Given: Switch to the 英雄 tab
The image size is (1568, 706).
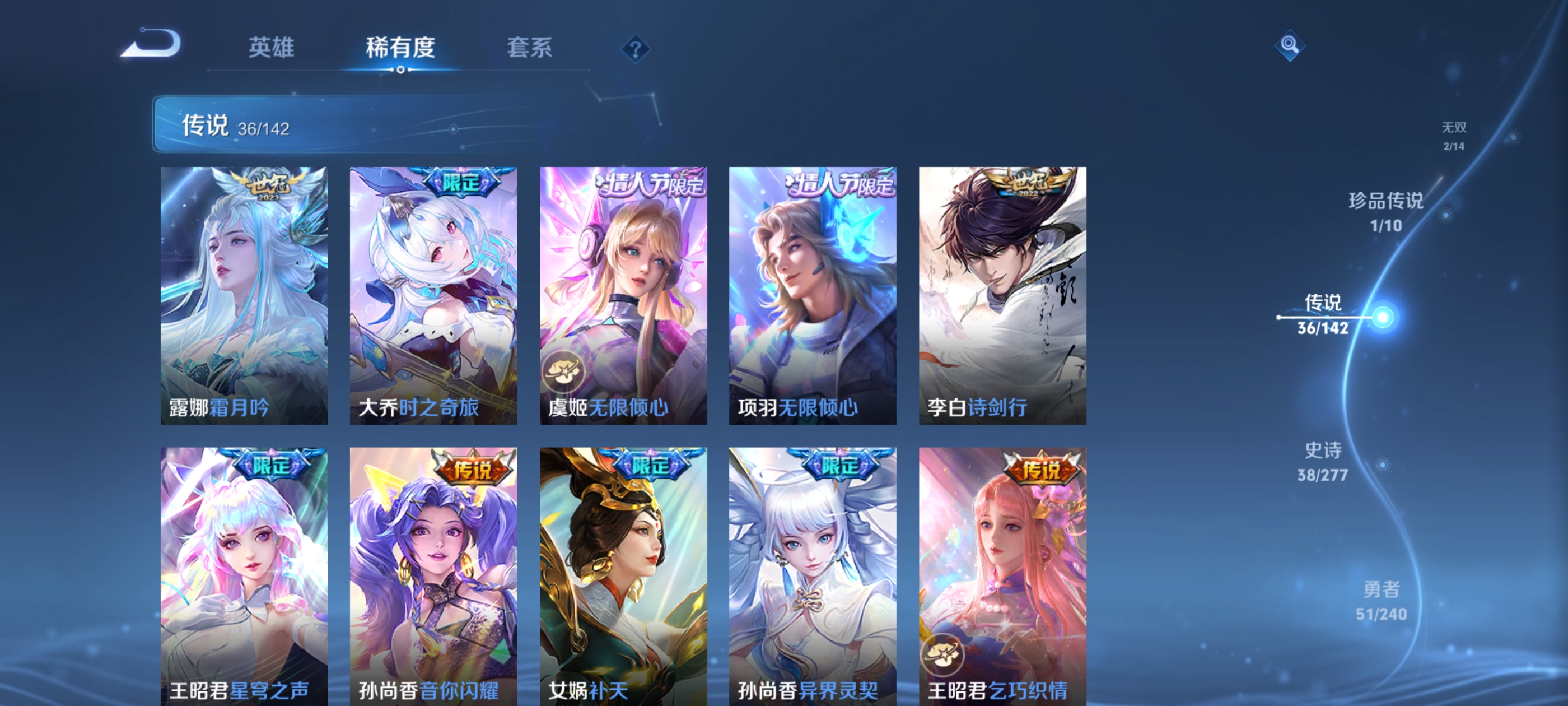Looking at the screenshot, I should point(270,48).
